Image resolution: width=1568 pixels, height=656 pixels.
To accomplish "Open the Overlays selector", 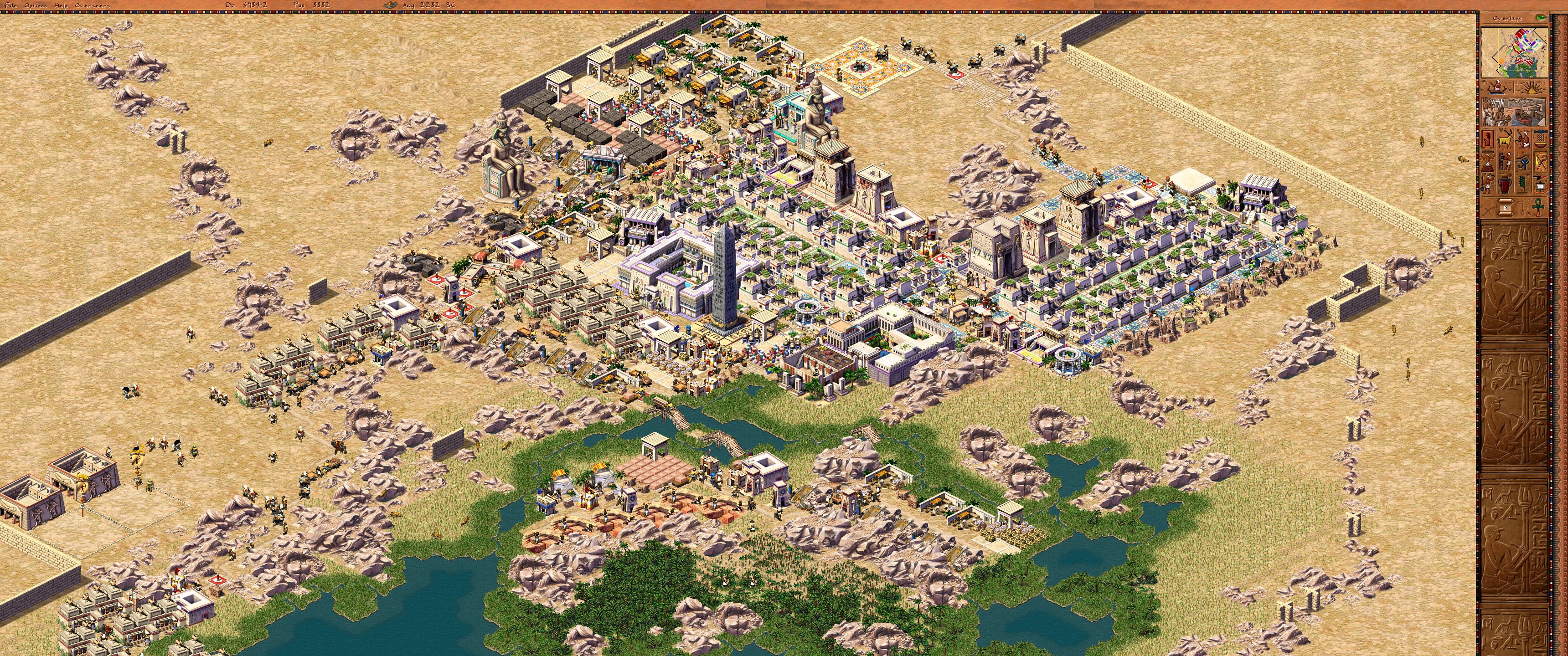I will point(1507,18).
